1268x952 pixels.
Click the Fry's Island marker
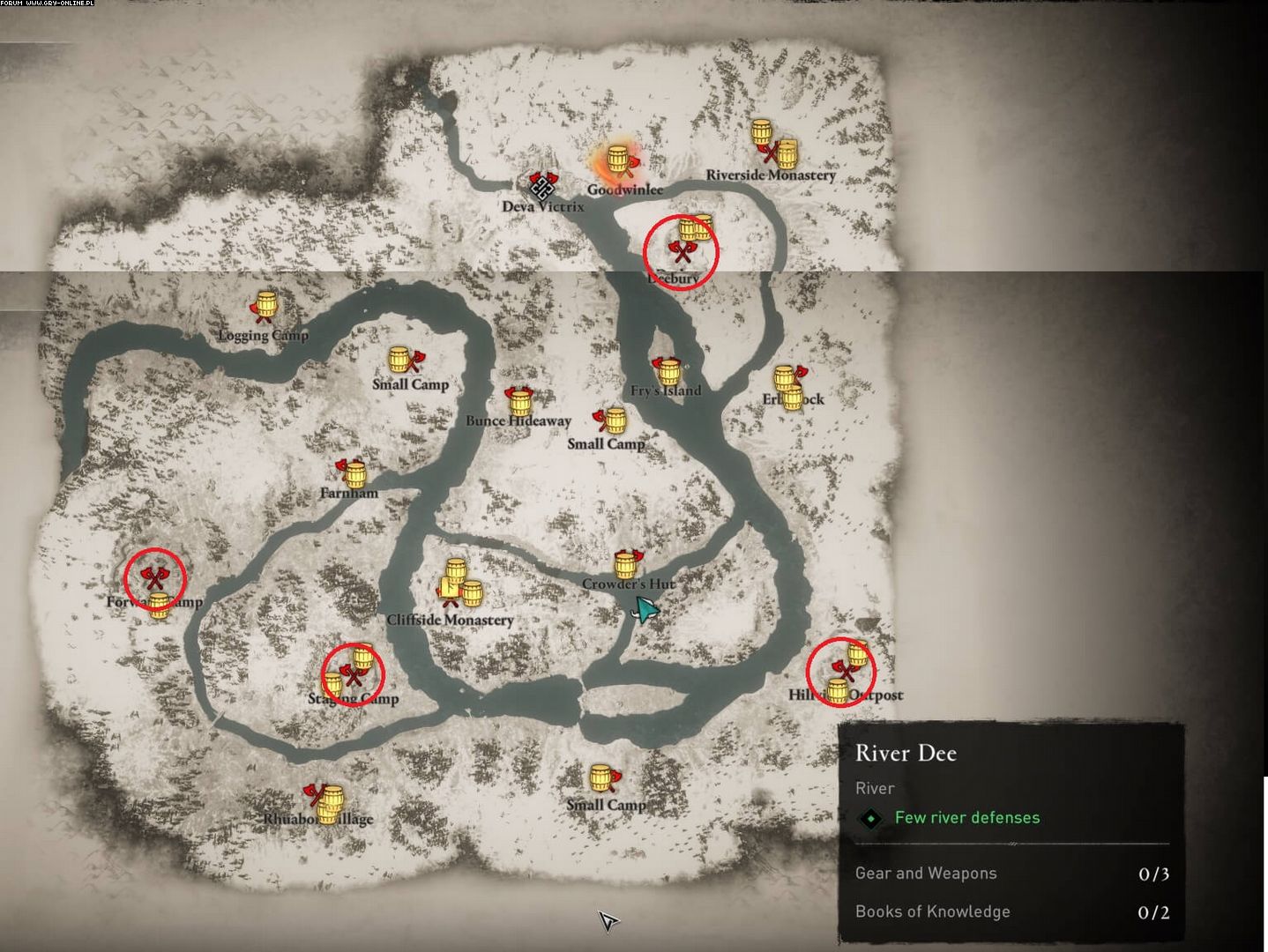pos(667,370)
